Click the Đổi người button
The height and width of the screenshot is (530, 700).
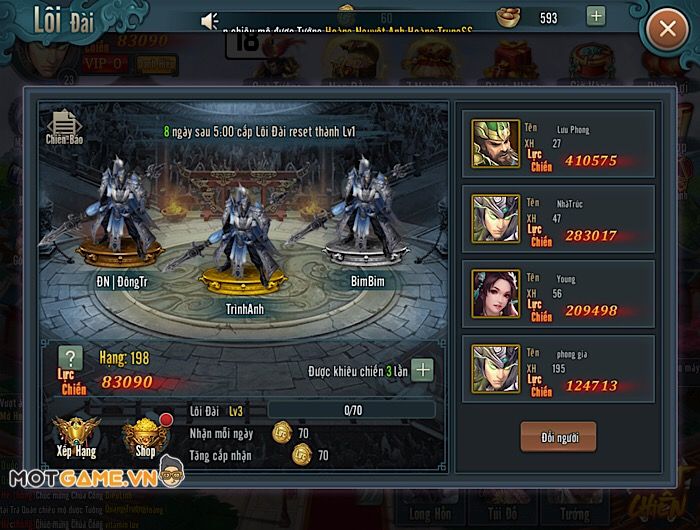tap(557, 436)
